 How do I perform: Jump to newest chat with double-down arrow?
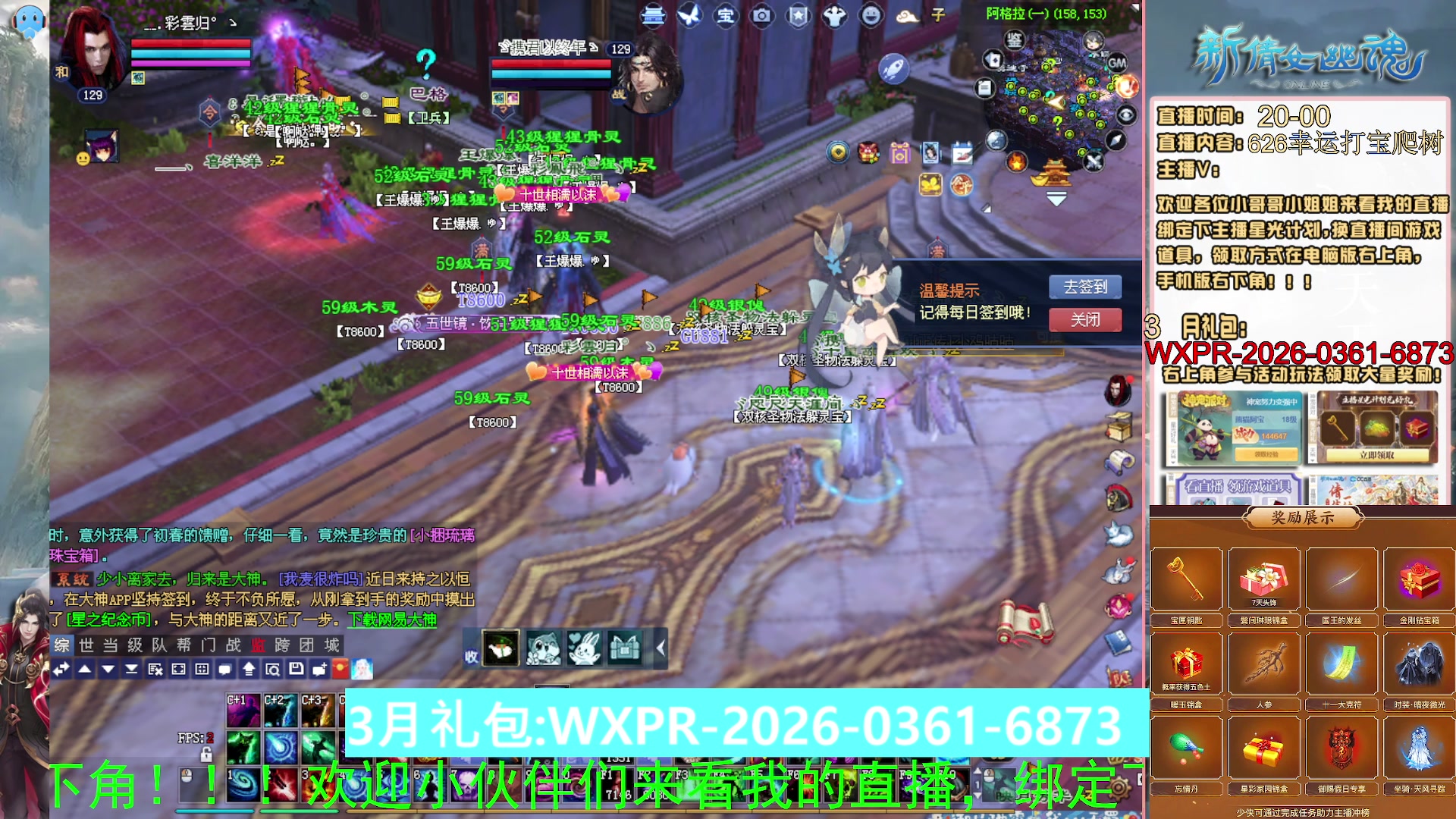coord(131,670)
